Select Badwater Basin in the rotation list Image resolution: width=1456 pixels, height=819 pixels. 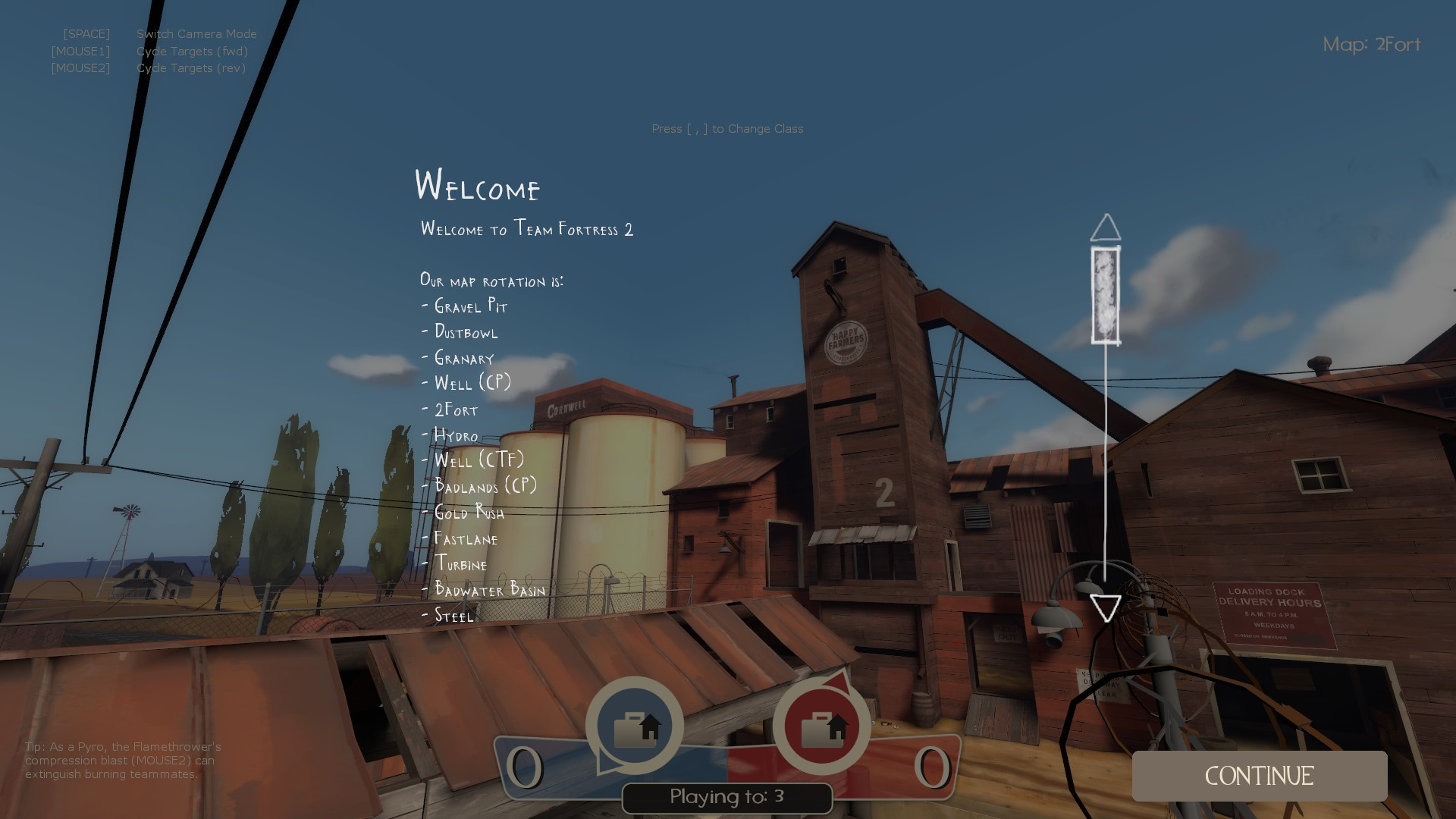[x=488, y=590]
